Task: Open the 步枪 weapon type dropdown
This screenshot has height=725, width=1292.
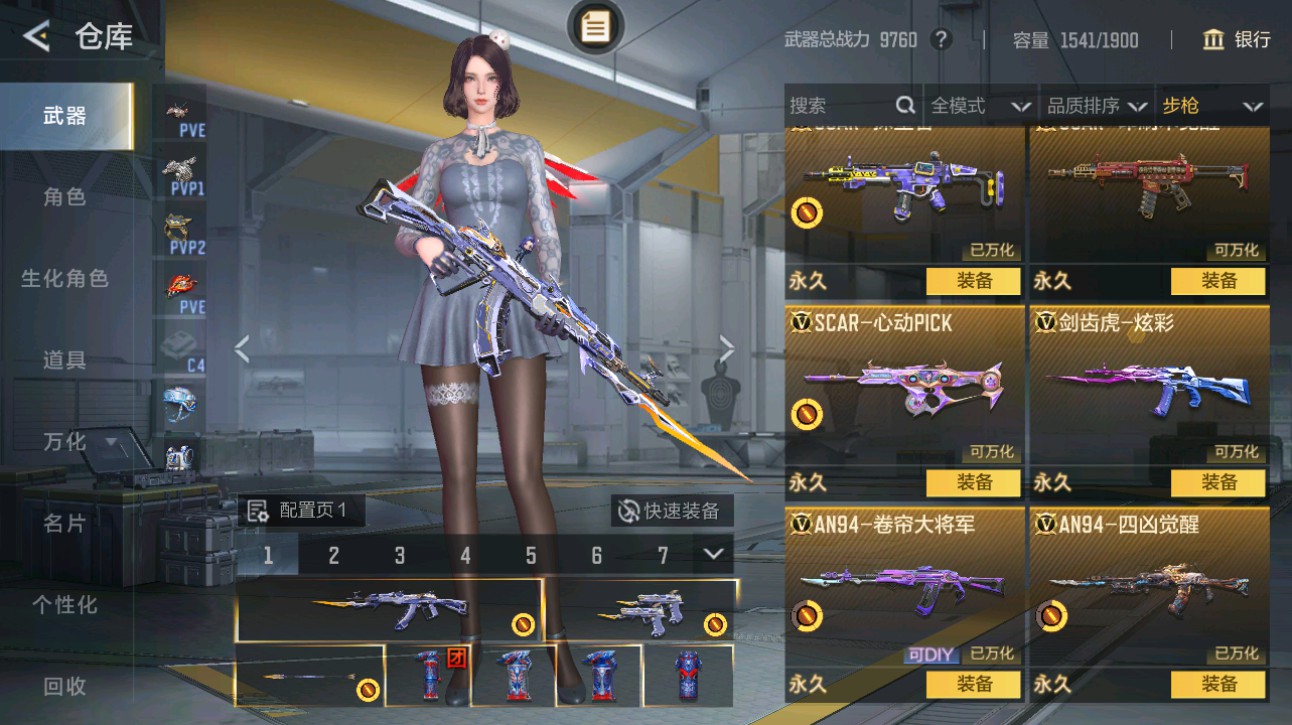Action: point(1211,106)
